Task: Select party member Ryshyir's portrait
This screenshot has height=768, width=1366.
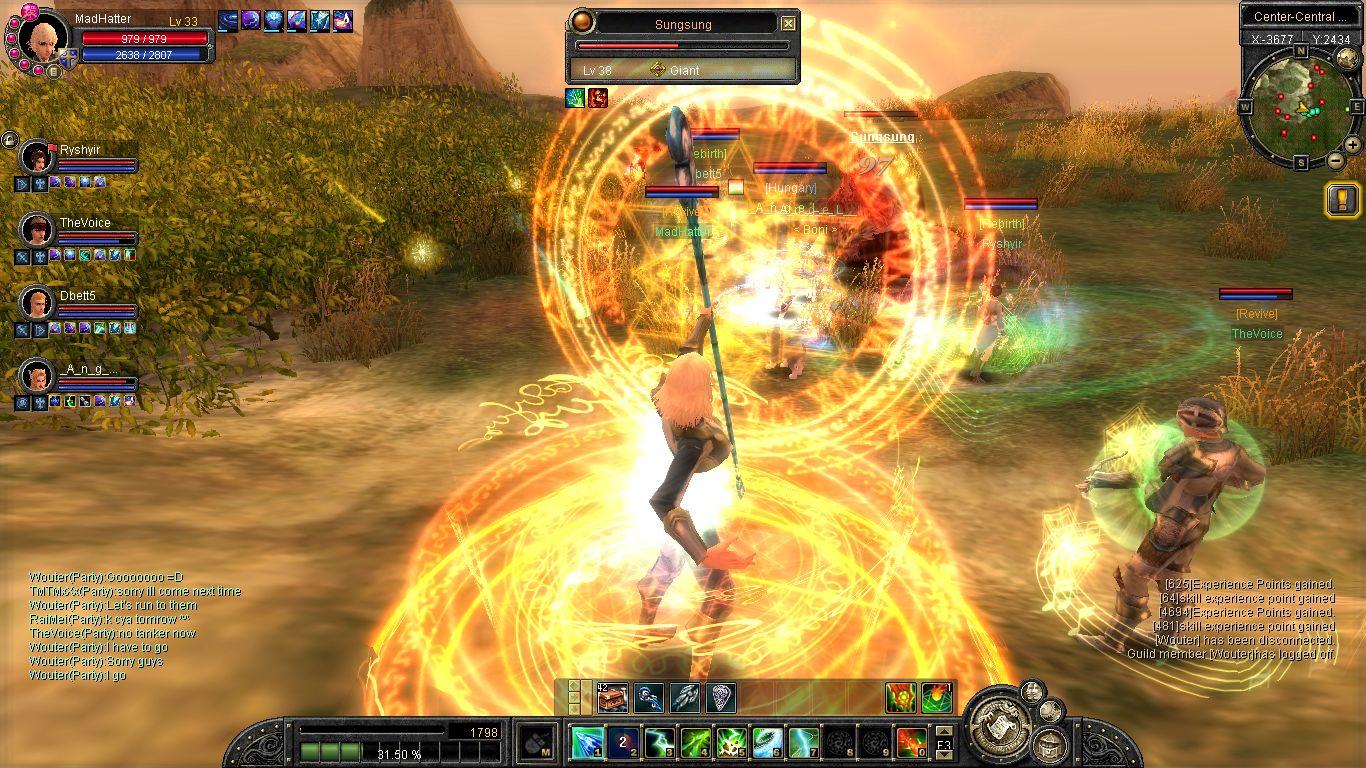Action: point(37,158)
